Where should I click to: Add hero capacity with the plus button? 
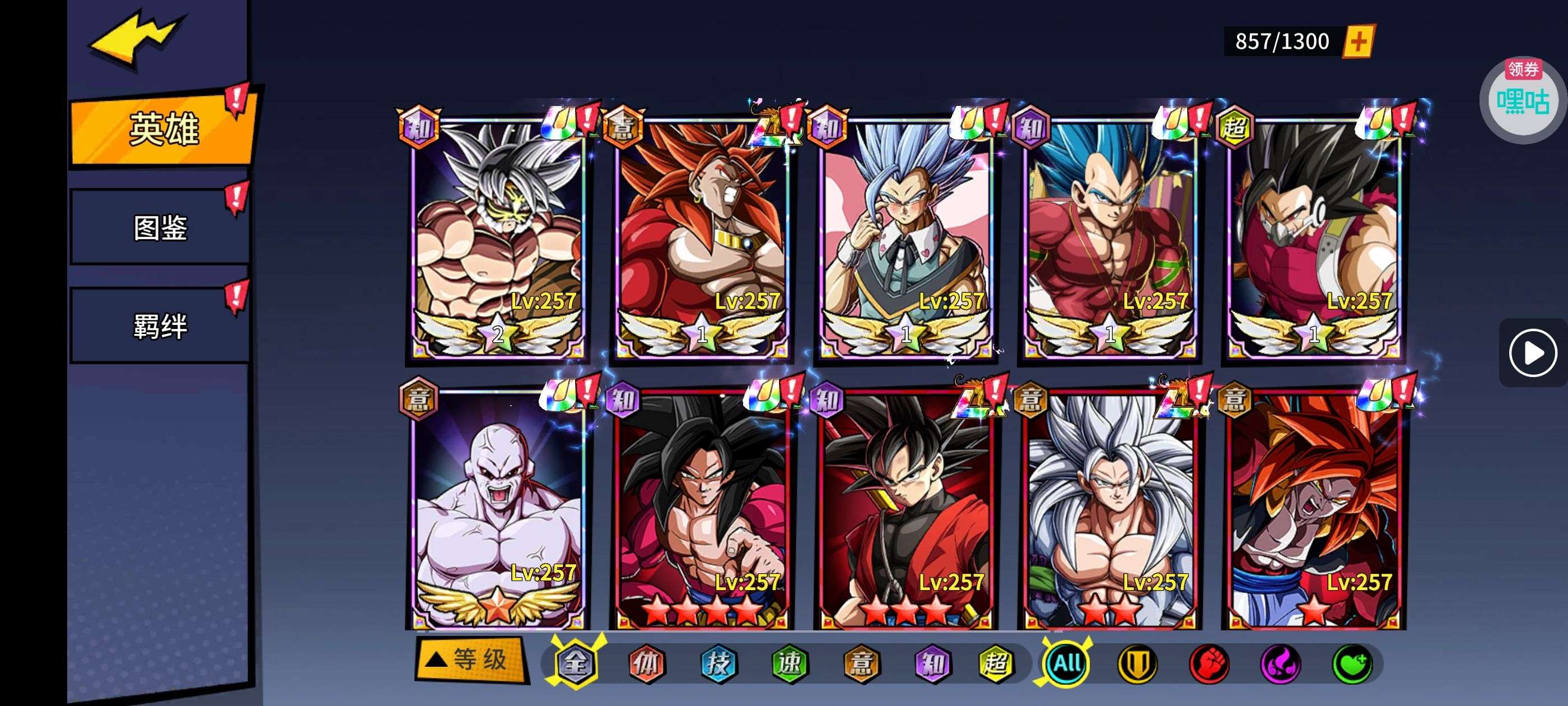(x=1359, y=41)
